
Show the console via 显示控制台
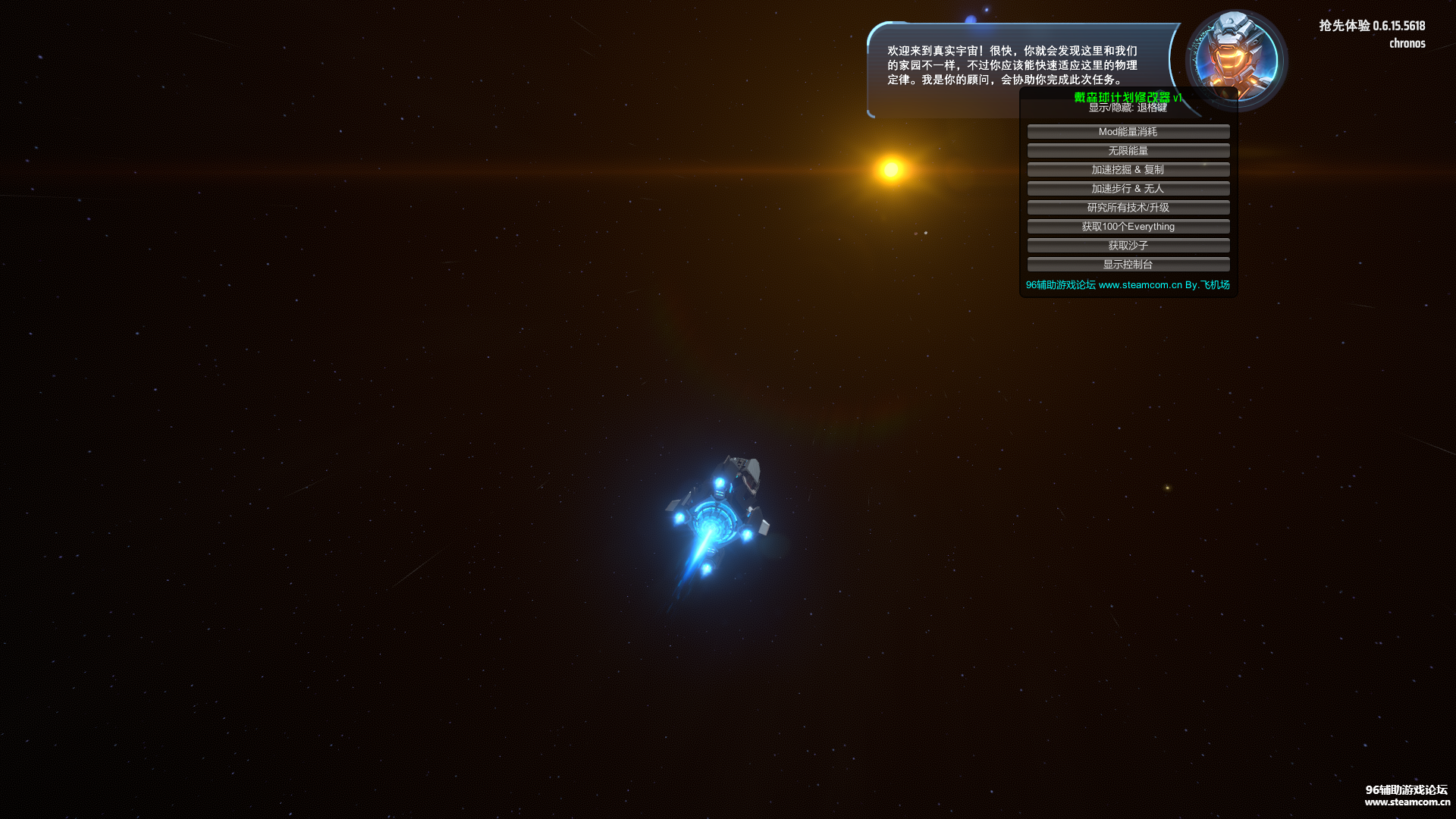click(x=1128, y=265)
